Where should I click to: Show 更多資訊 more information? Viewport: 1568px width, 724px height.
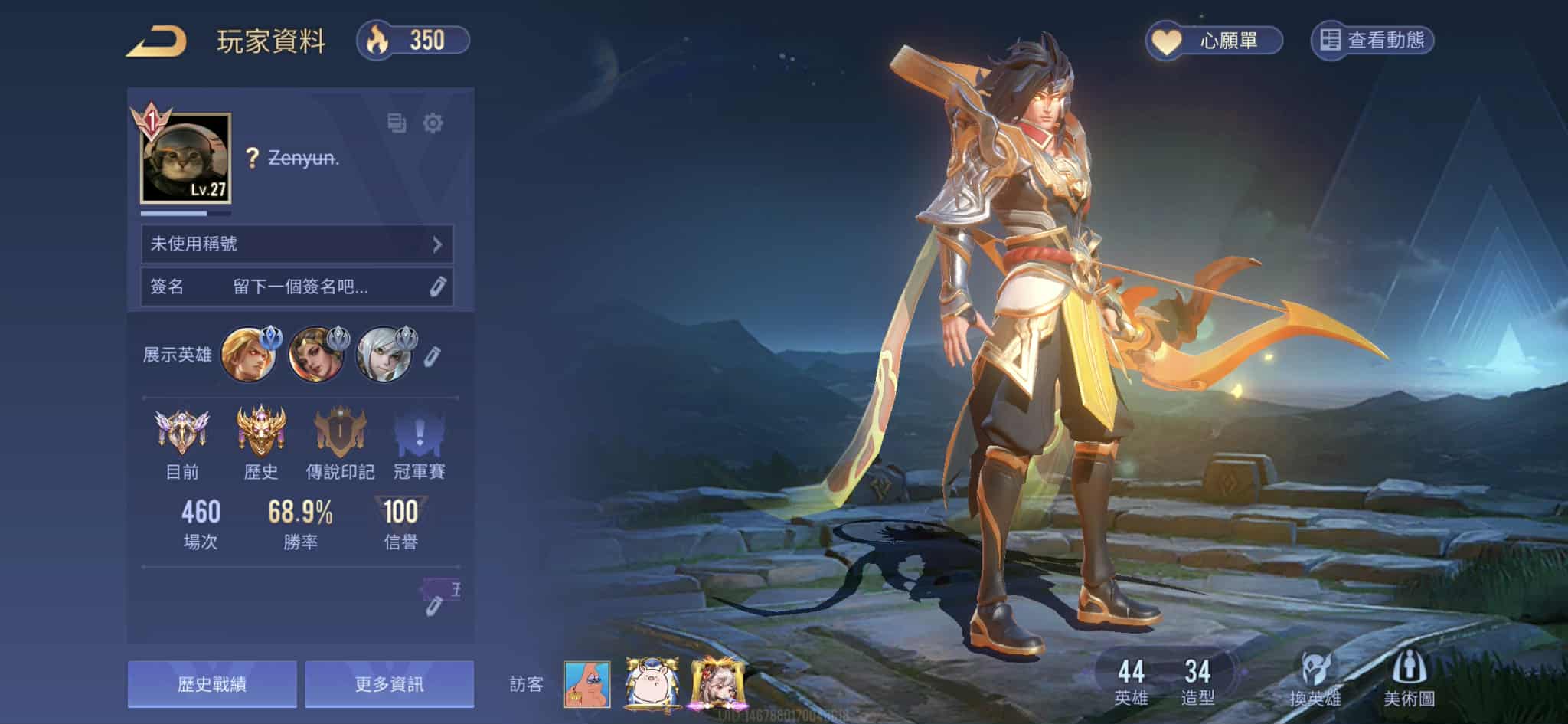pos(389,683)
